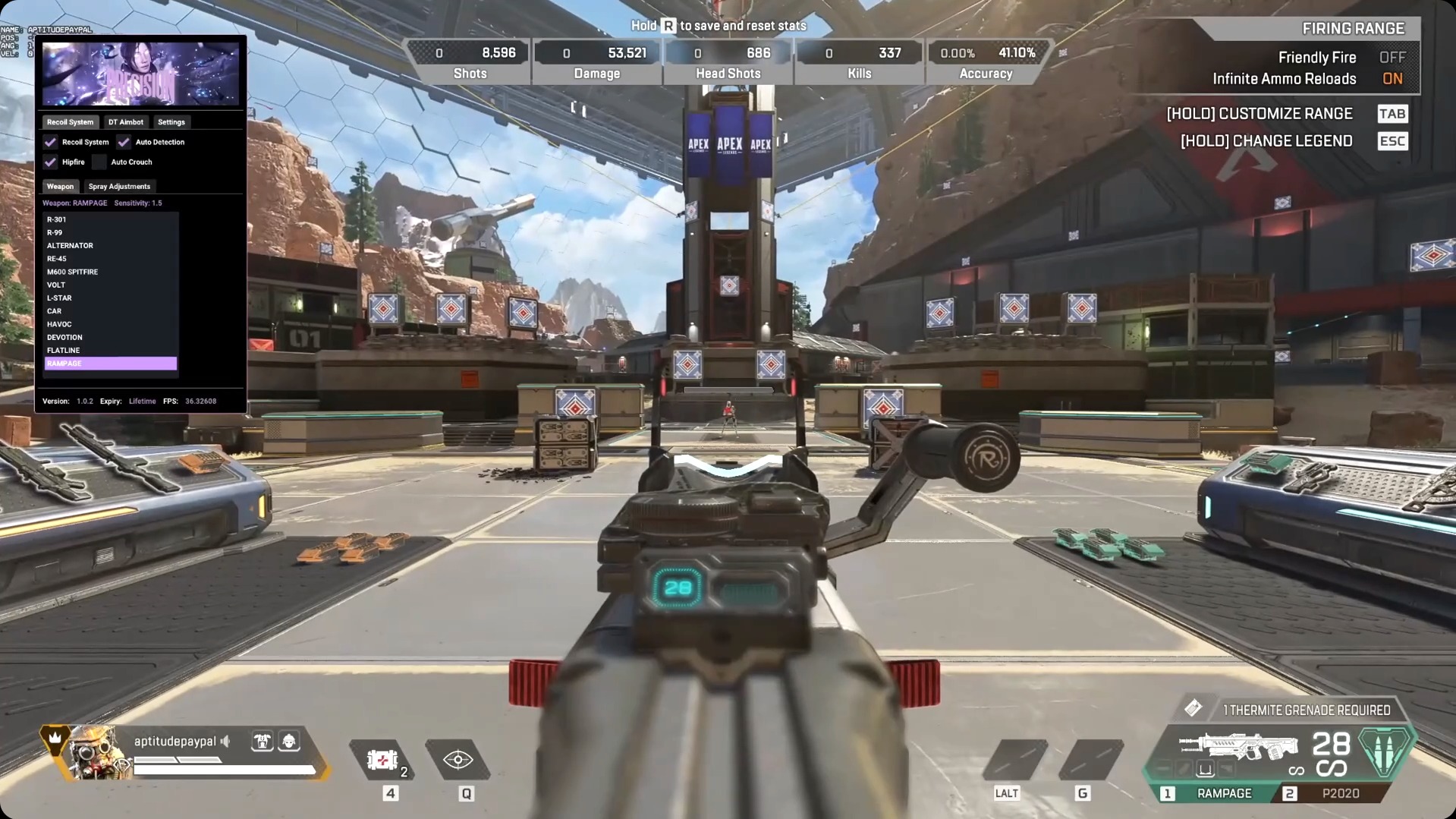This screenshot has width=1456, height=819.
Task: Click the Sensitivity 1.5 value
Action: pyautogui.click(x=139, y=203)
